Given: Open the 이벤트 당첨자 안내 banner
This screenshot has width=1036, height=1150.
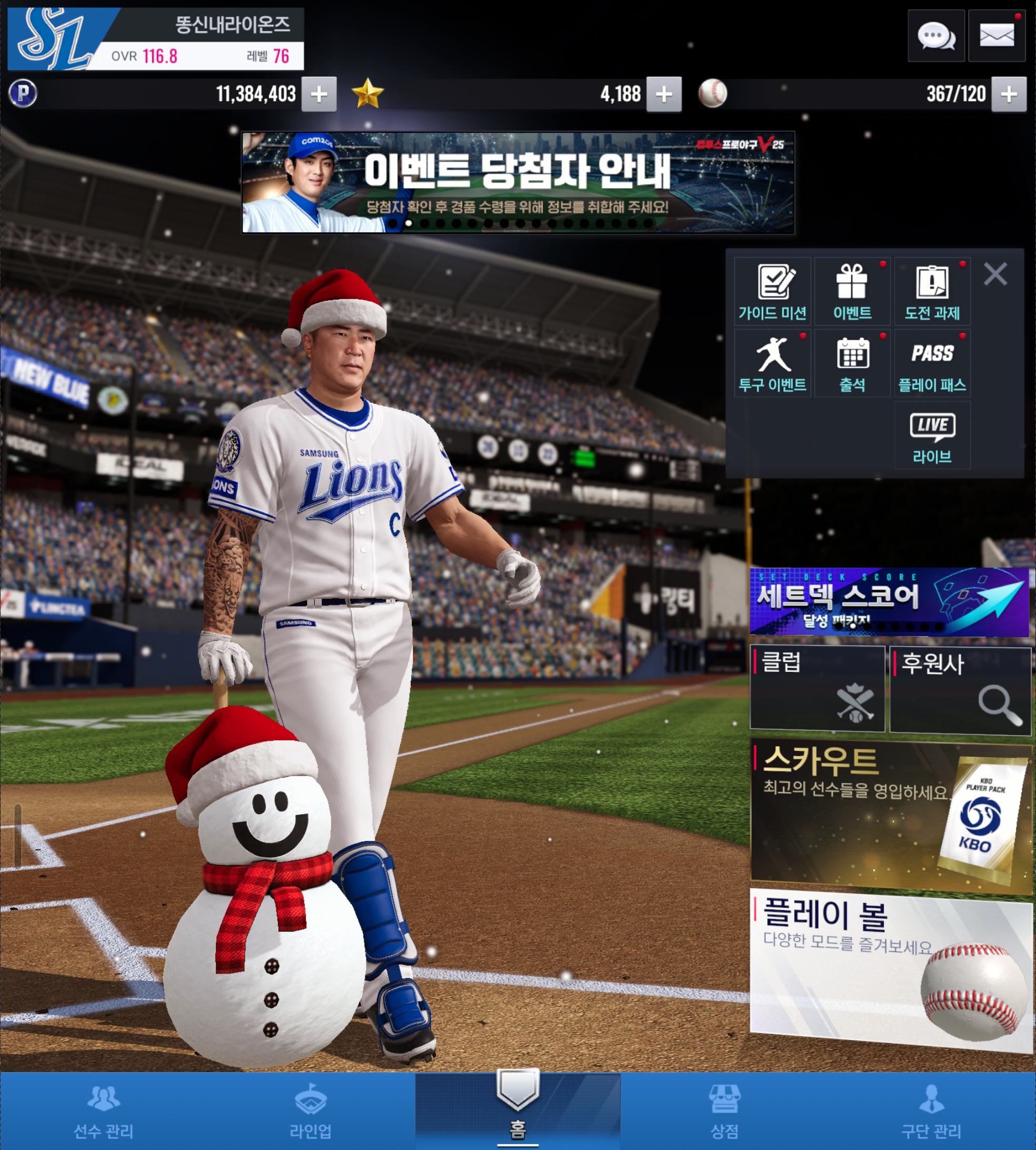Looking at the screenshot, I should click(517, 182).
